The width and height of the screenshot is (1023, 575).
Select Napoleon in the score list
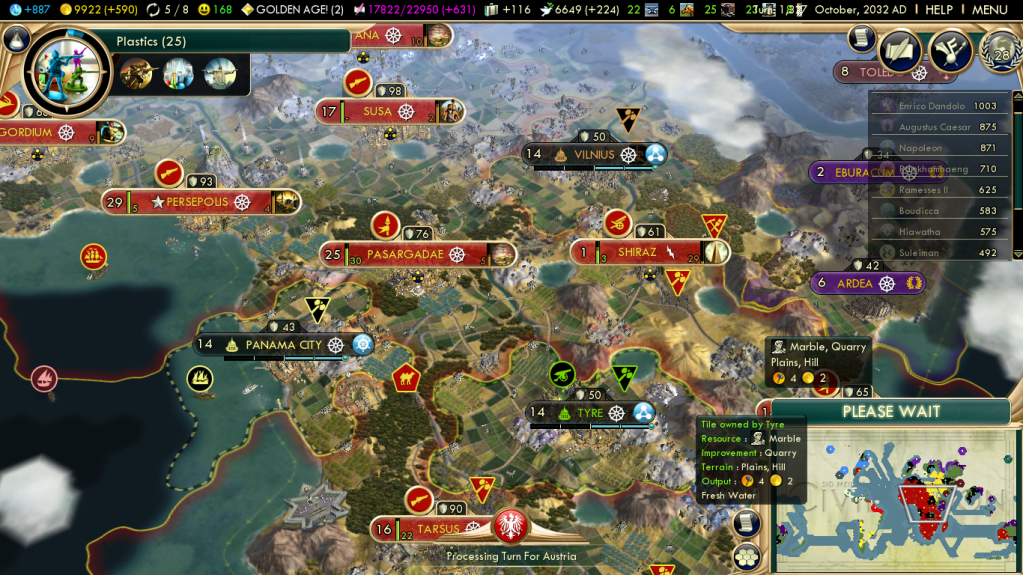[x=920, y=148]
